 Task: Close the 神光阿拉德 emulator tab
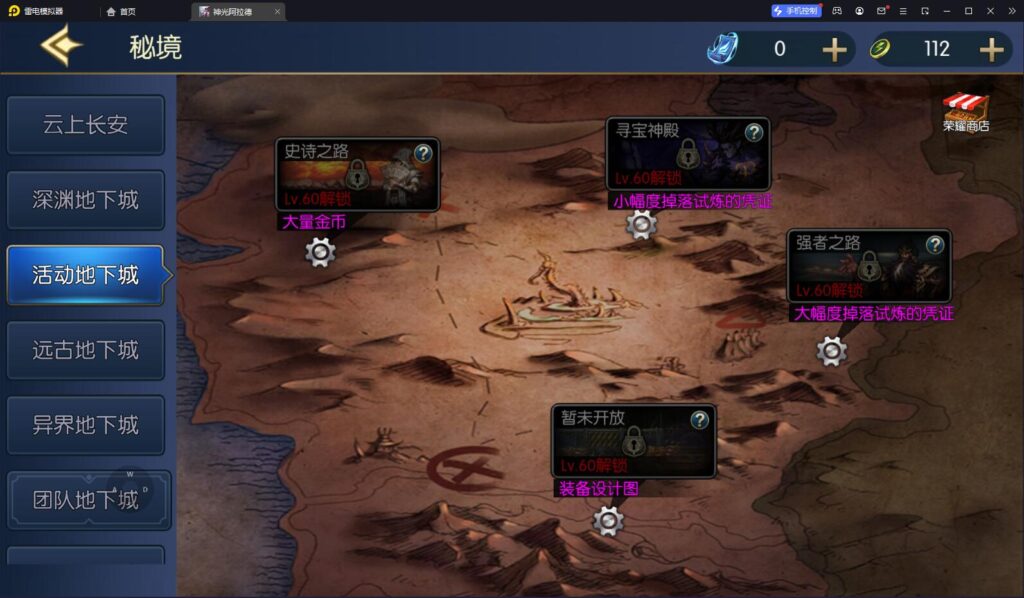click(277, 11)
